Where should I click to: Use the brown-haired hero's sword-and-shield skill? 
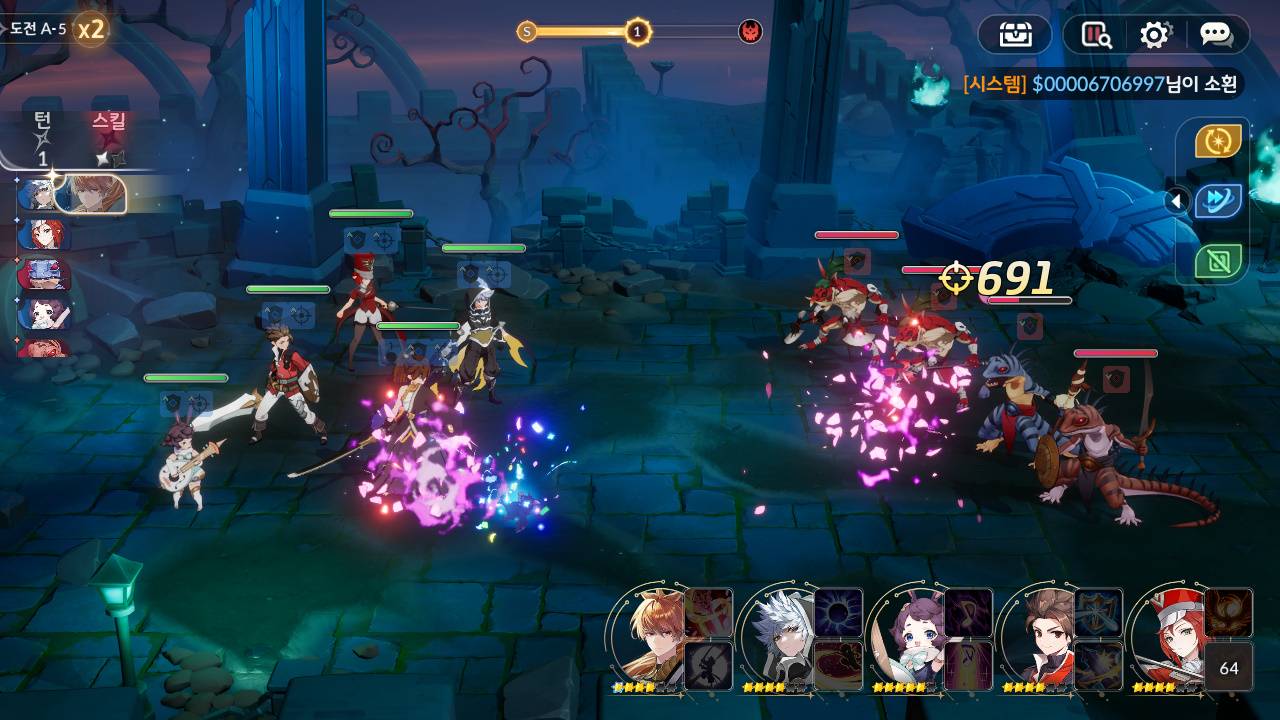tap(1098, 612)
